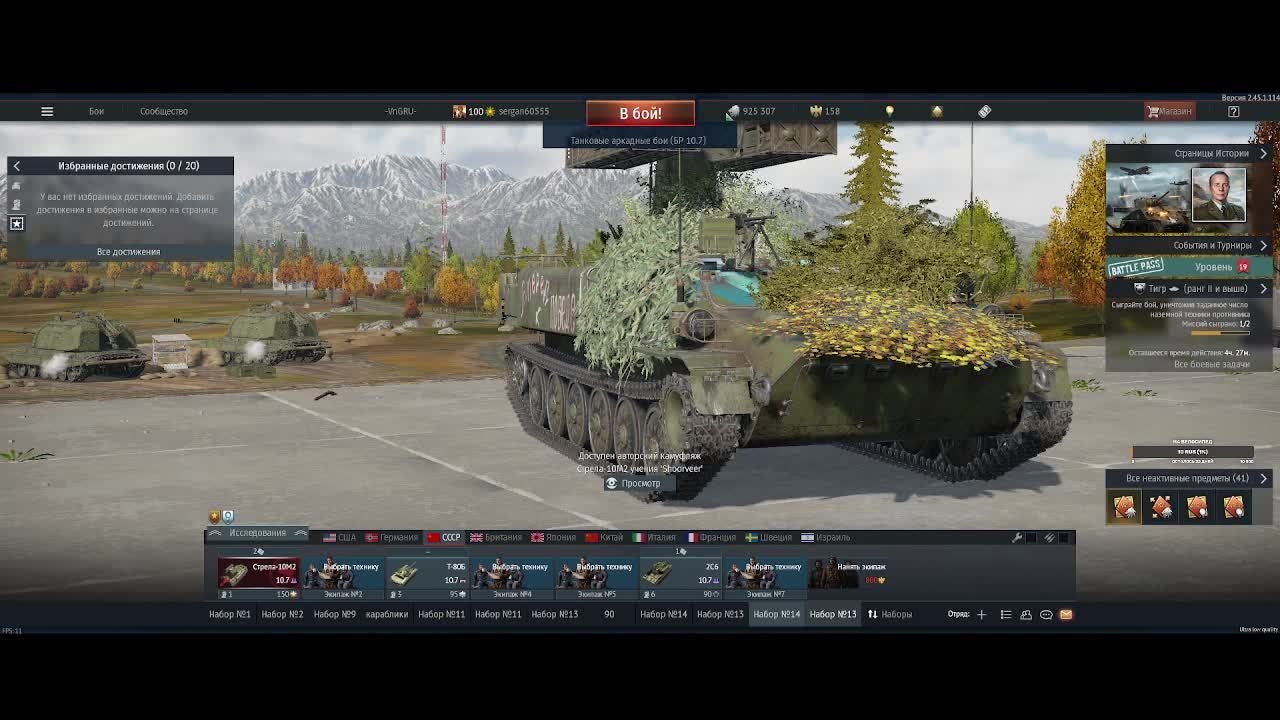Open the main hamburger menu

[x=47, y=111]
